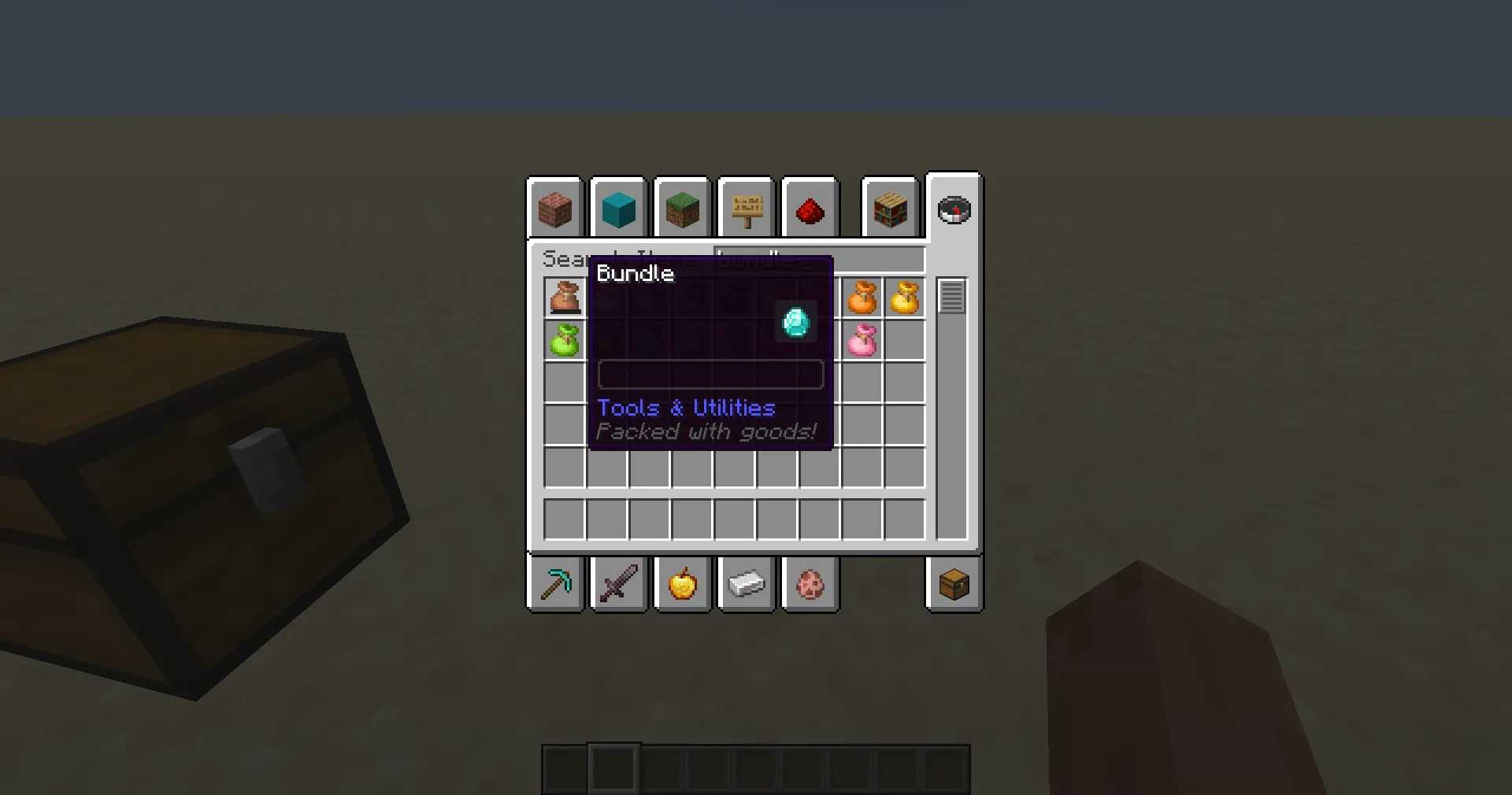Screen dimensions: 1512x795
Task: Open the Natural Blocks grass block tab
Action: (682, 209)
